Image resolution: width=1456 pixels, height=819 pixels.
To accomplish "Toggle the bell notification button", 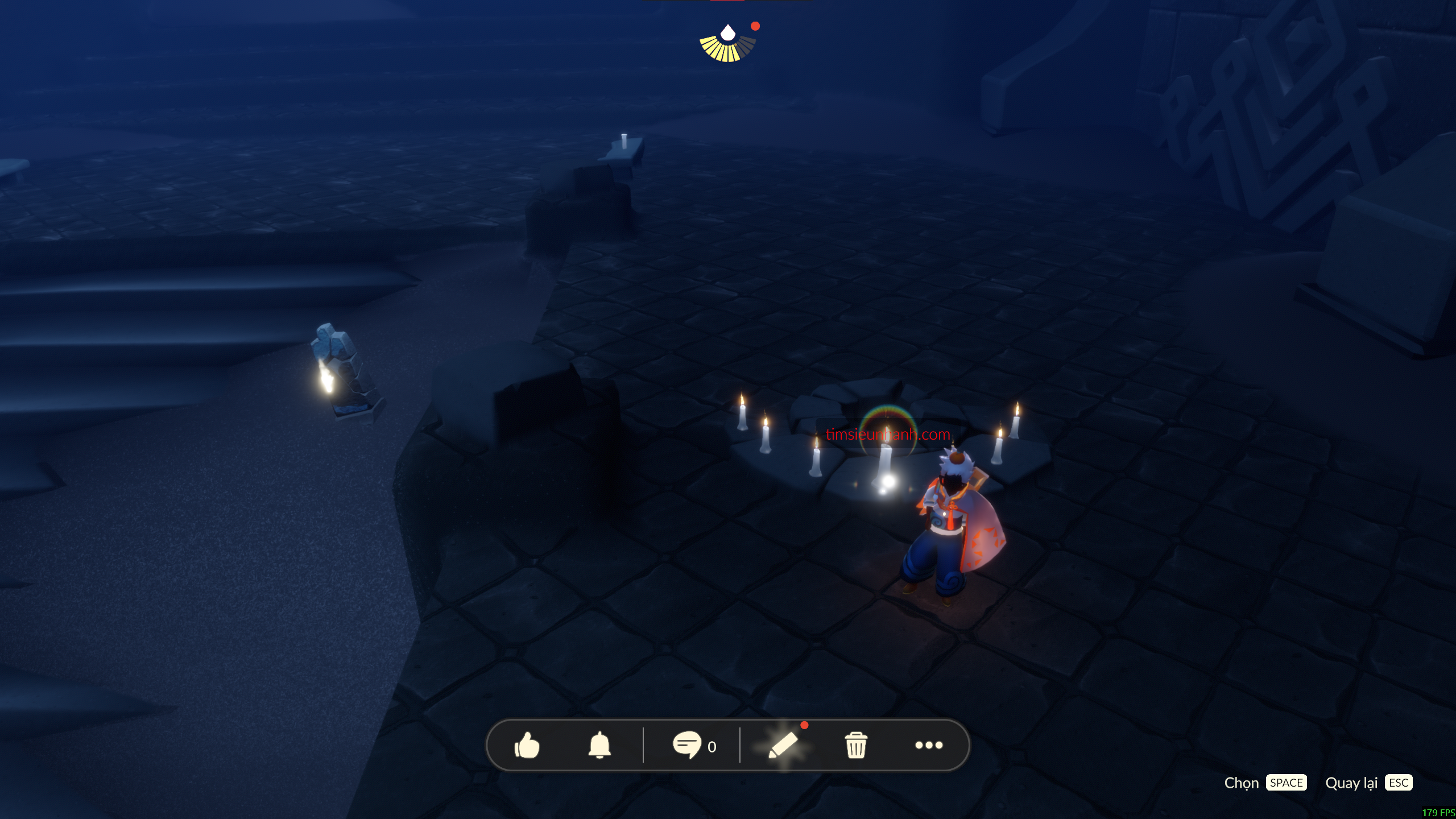I will [x=599, y=745].
